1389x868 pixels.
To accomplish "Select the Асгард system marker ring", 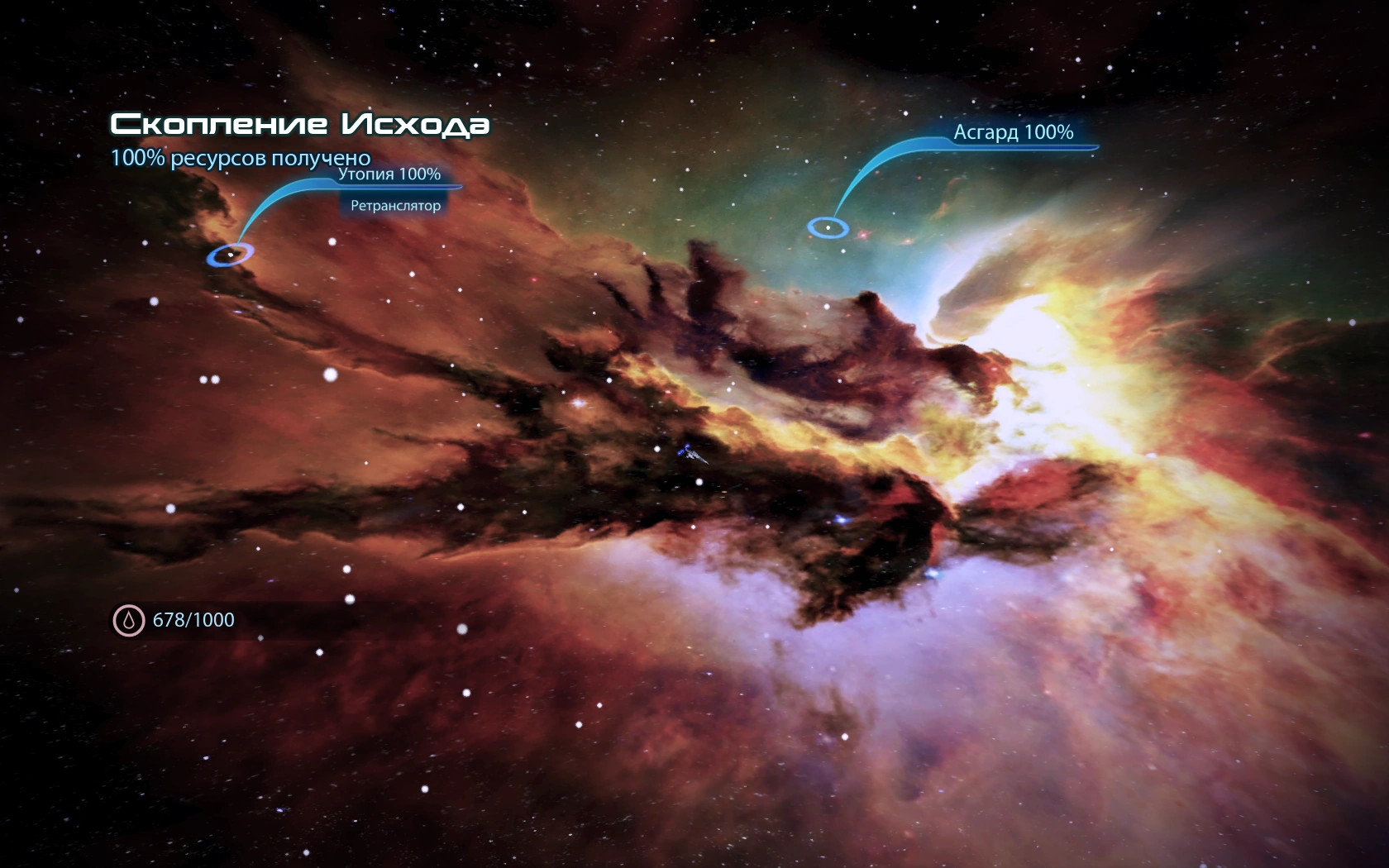I will pyautogui.click(x=828, y=227).
